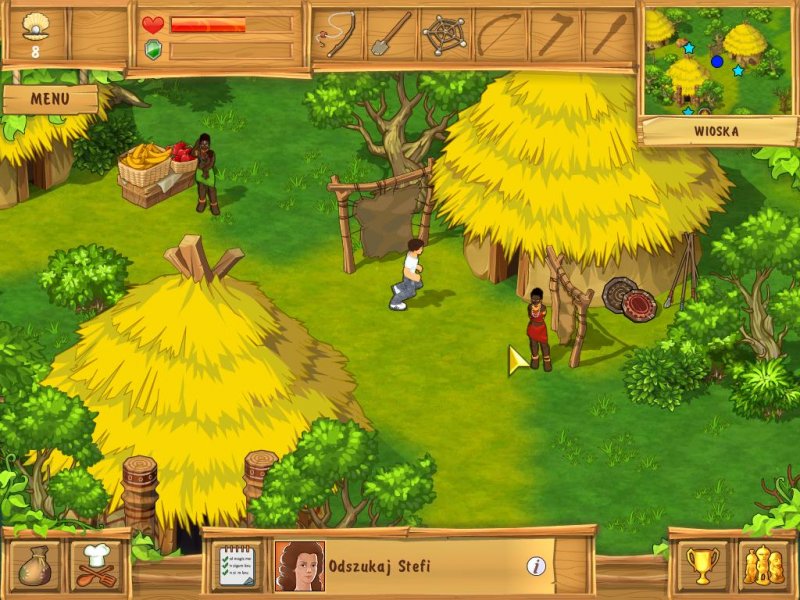Open the quest checklist notepad
The height and width of the screenshot is (600, 800).
237,566
